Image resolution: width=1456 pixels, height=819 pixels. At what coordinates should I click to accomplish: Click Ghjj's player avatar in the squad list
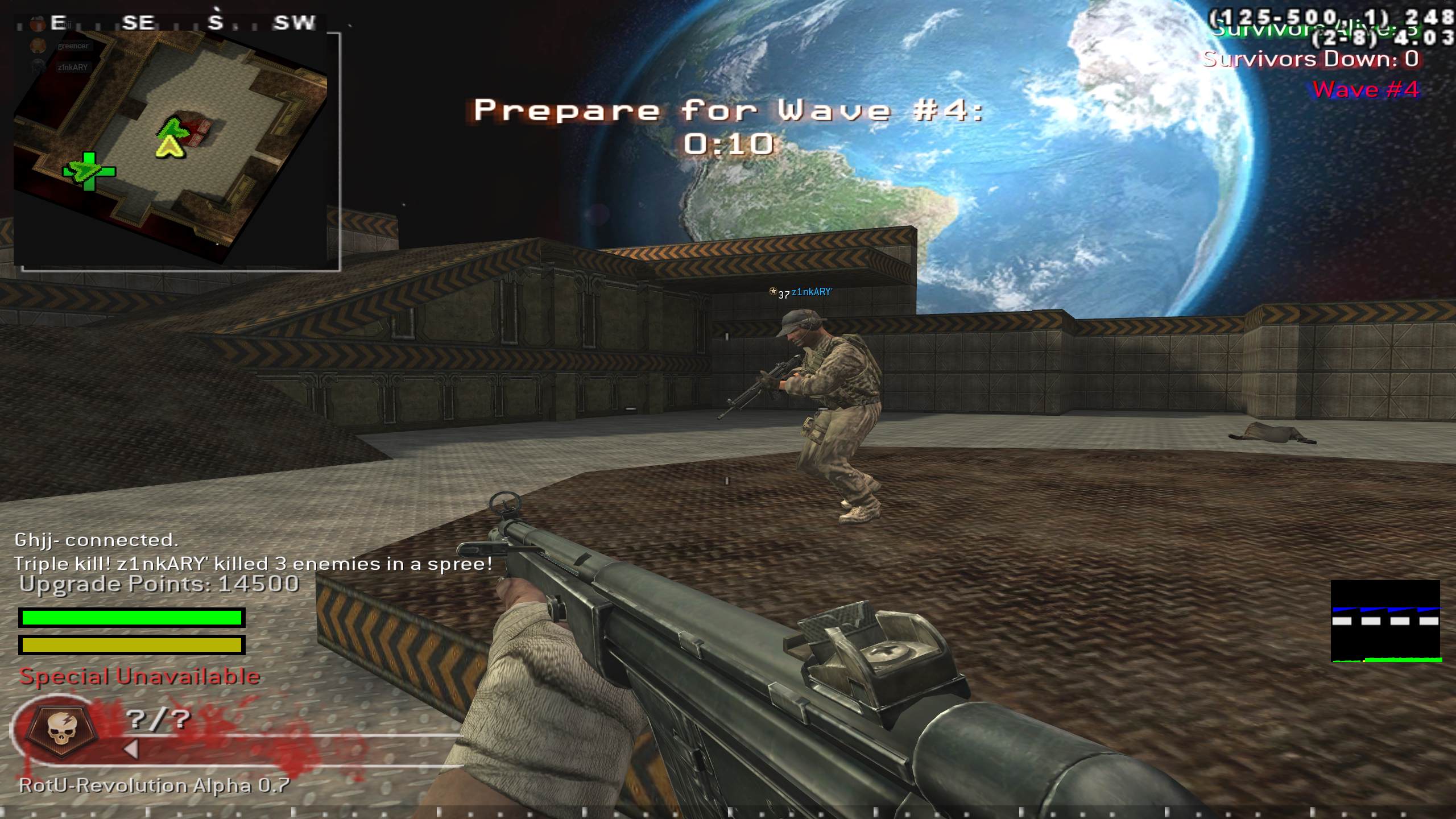(38, 23)
